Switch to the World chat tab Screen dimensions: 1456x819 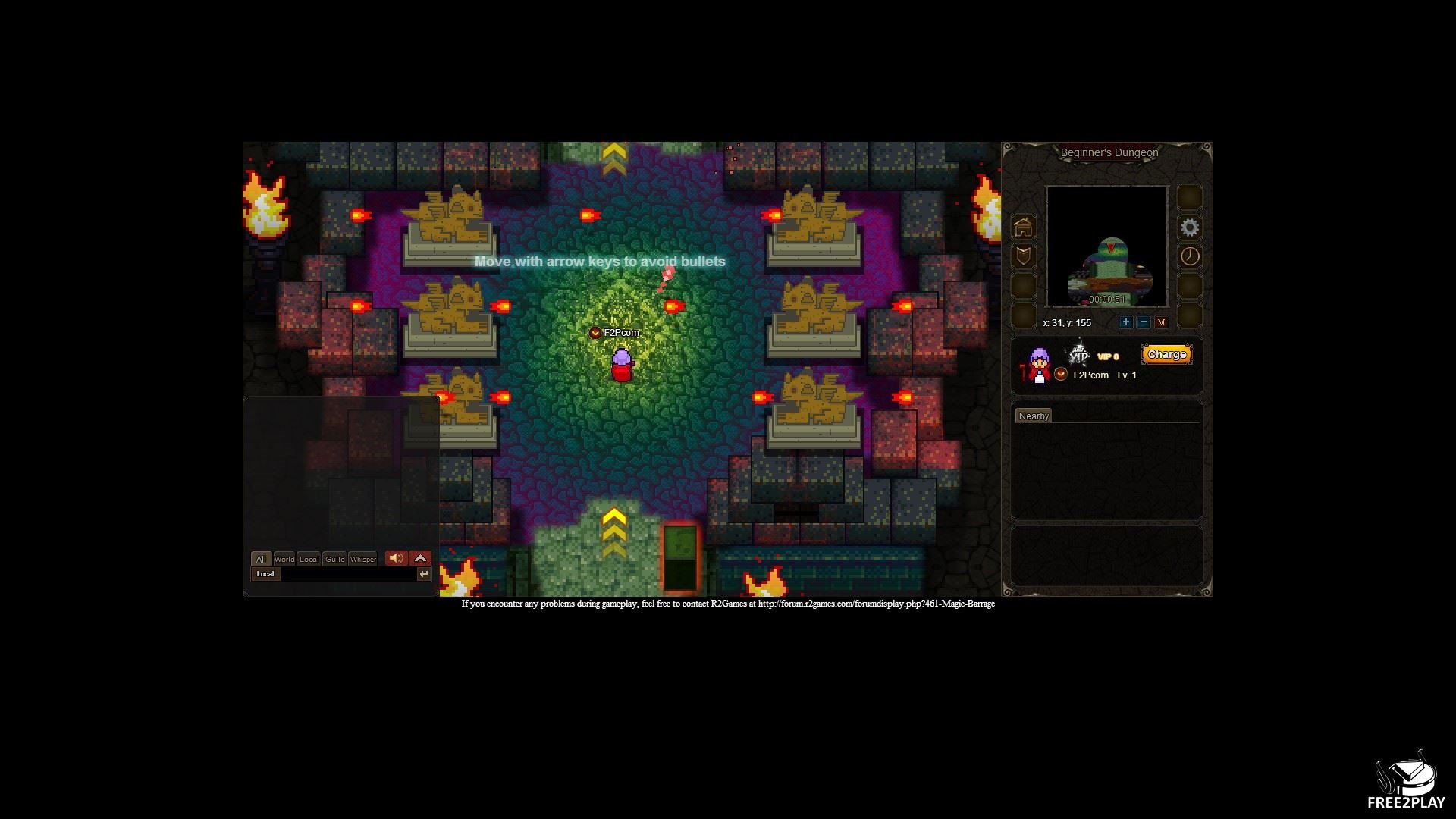click(284, 559)
